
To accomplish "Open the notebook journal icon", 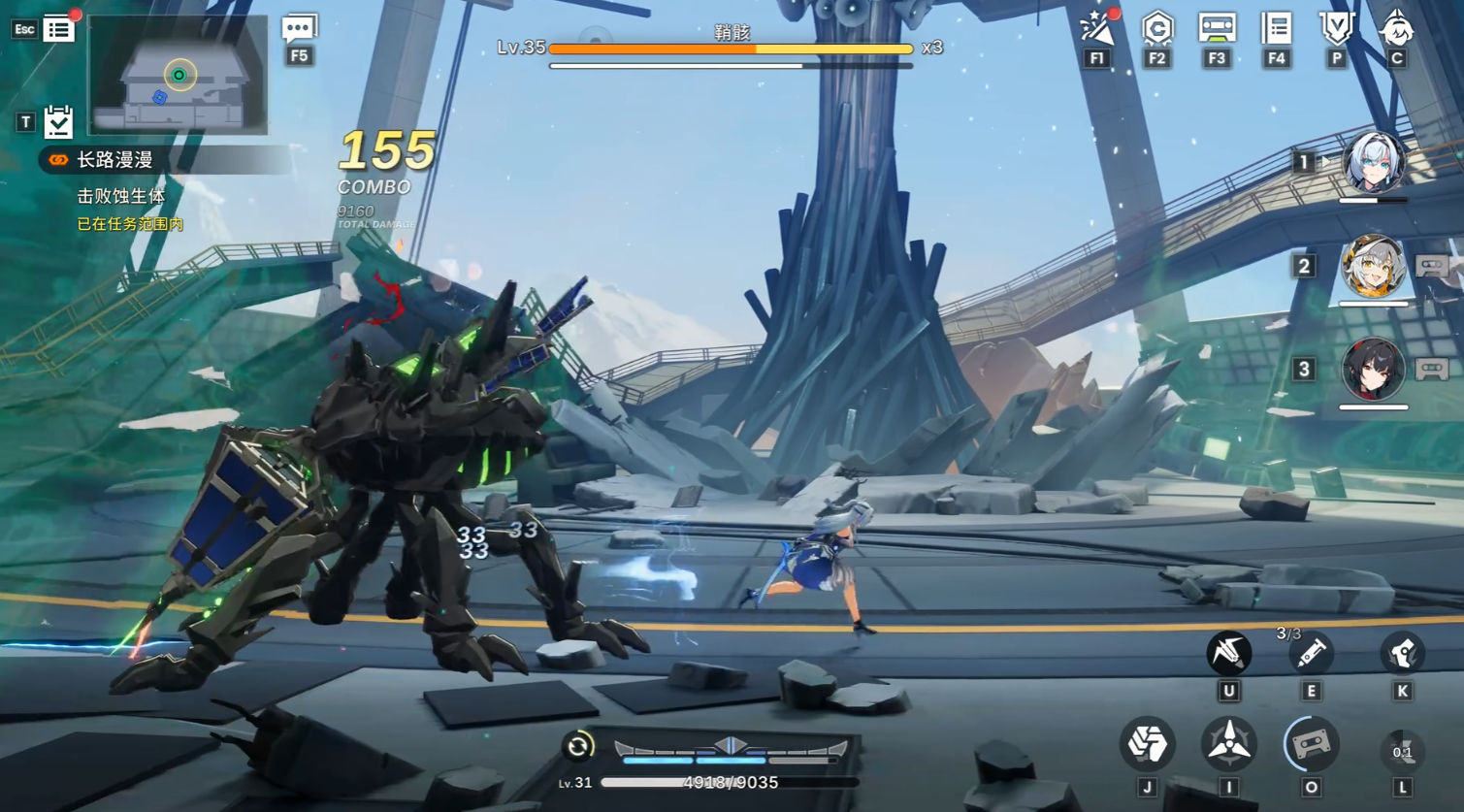I will tap(1277, 29).
